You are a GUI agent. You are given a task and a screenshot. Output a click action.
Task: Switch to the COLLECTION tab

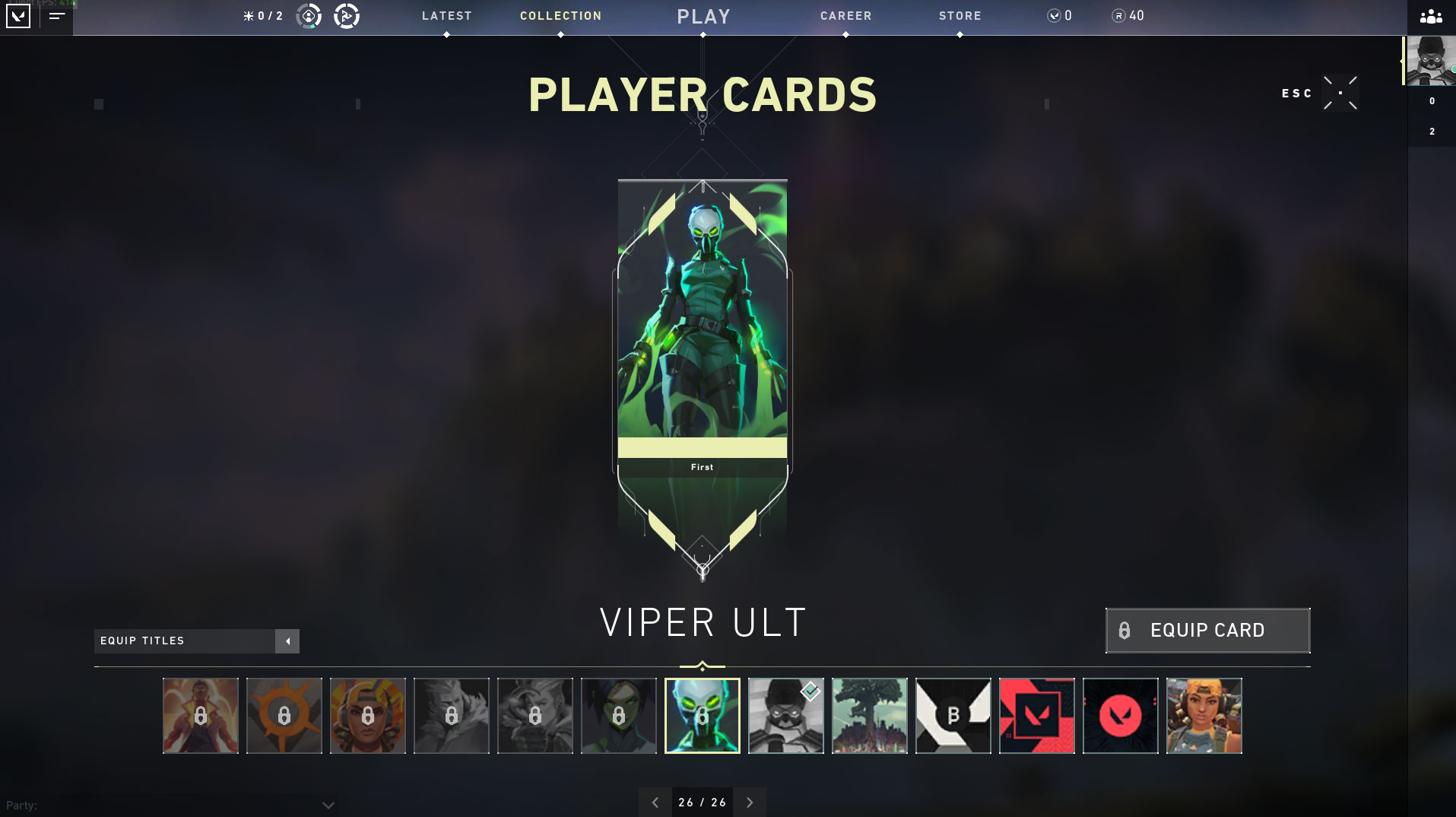(560, 14)
